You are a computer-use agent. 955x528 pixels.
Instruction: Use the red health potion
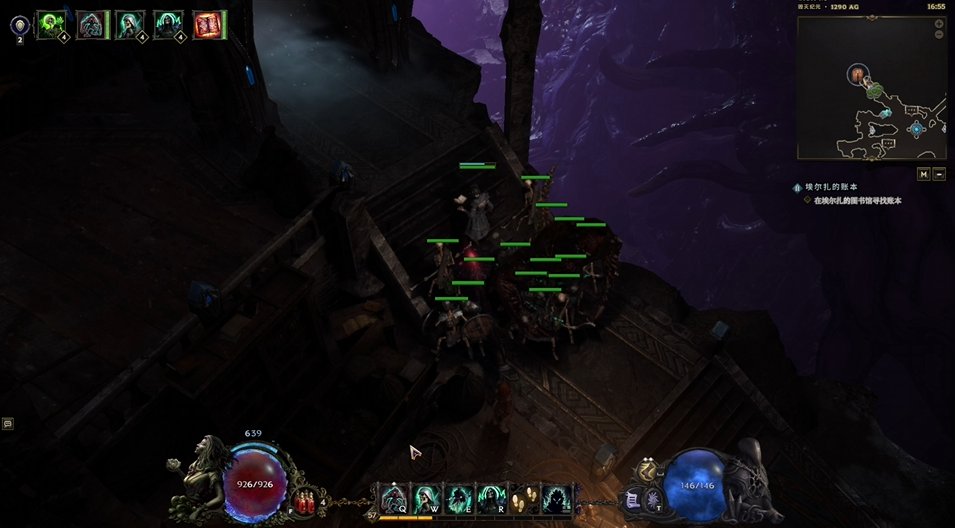(x=307, y=497)
